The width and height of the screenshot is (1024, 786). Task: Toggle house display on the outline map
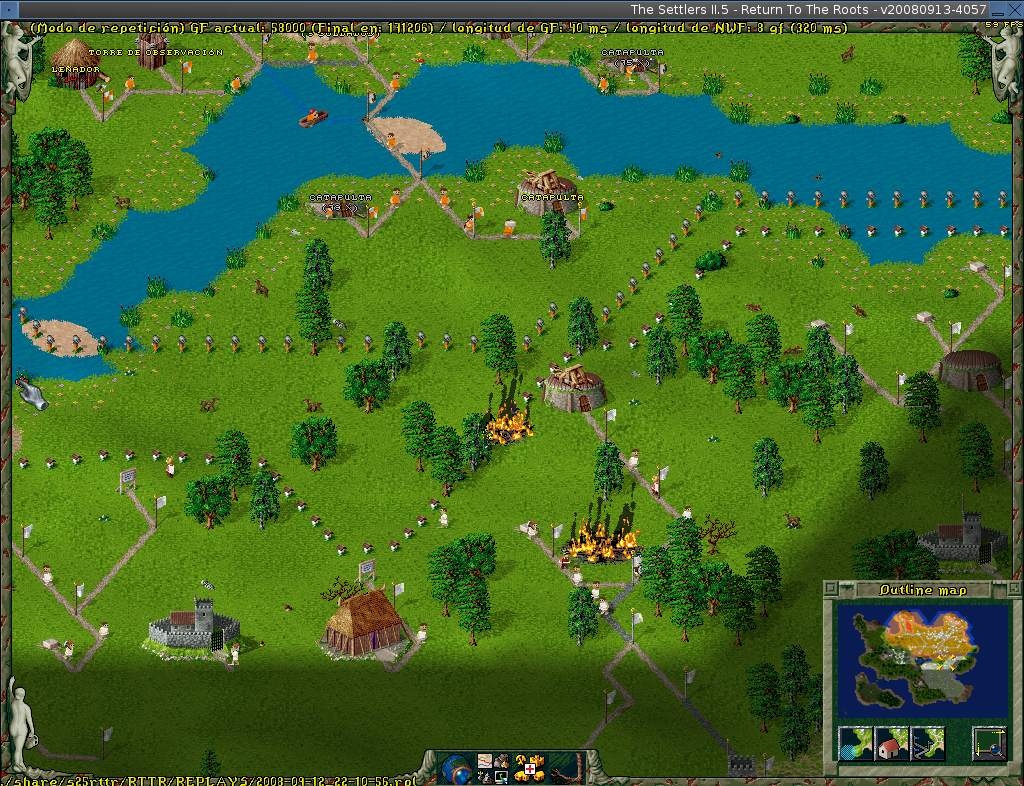[892, 744]
